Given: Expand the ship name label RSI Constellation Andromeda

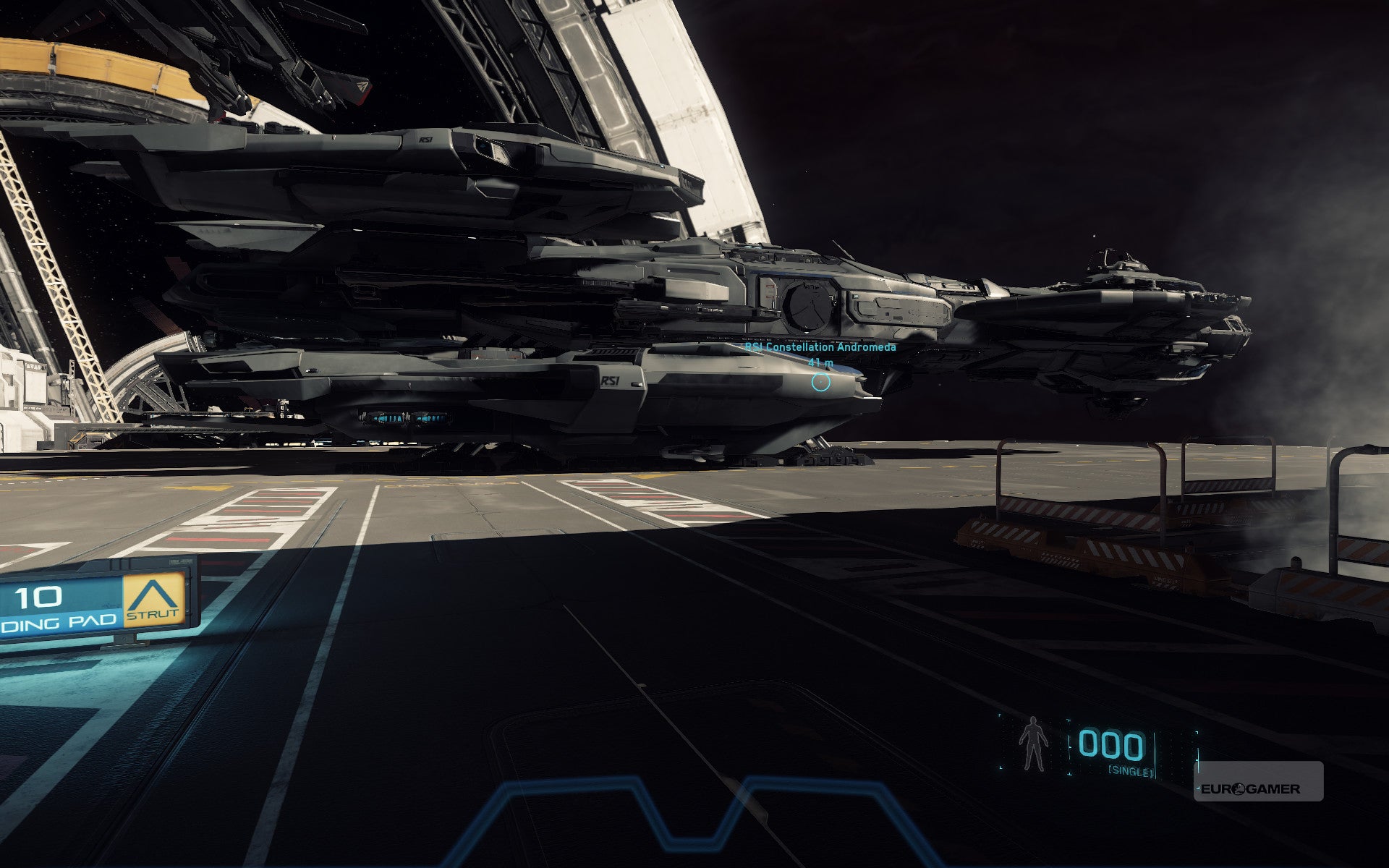Looking at the screenshot, I should (819, 346).
